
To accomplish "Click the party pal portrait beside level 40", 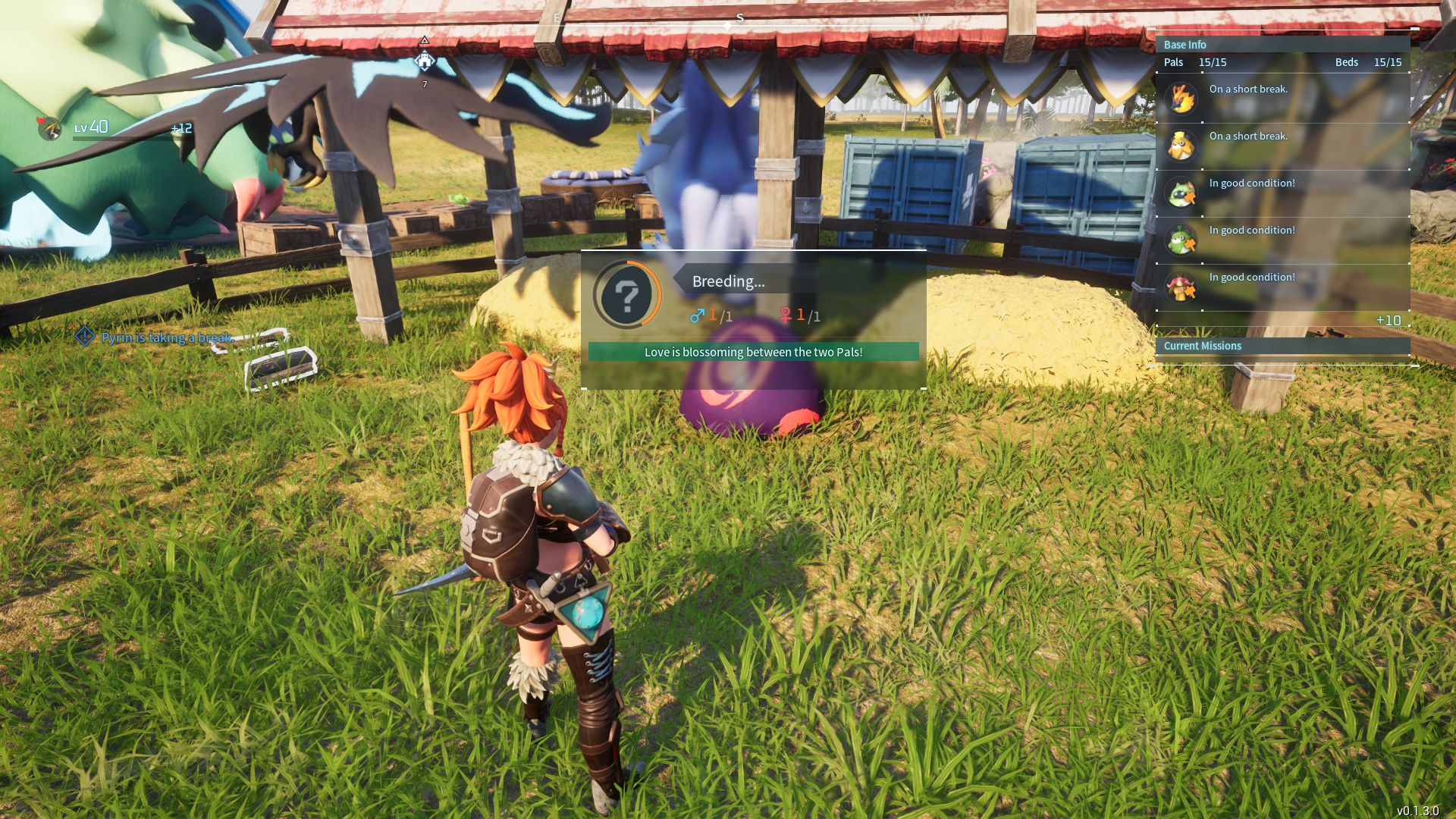I will click(50, 129).
